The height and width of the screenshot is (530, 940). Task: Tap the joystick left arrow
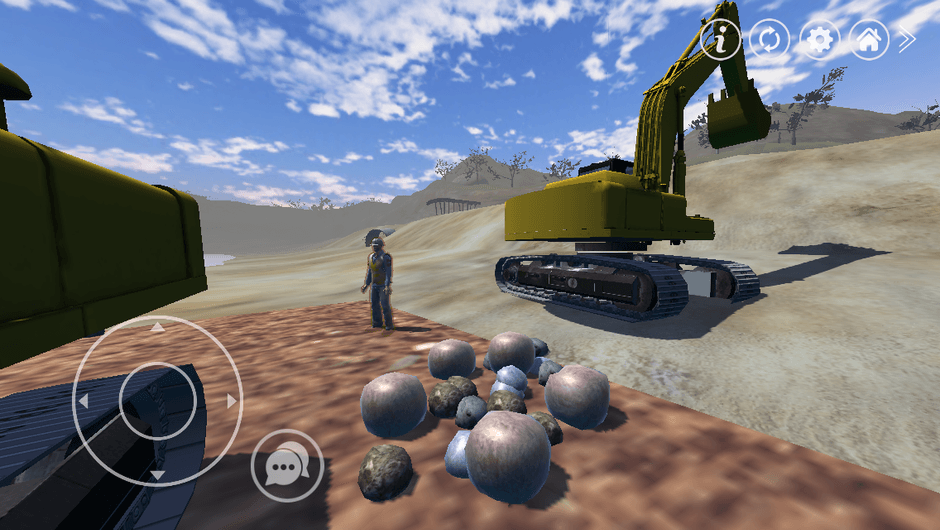point(84,401)
